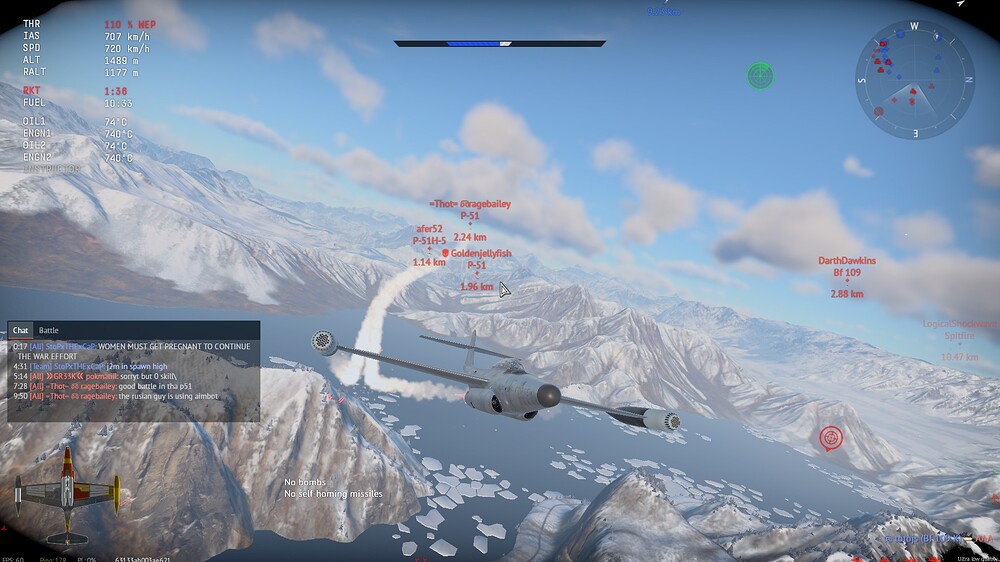This screenshot has height=562, width=1000.
Task: Select the Chat tab
Action: [20, 330]
